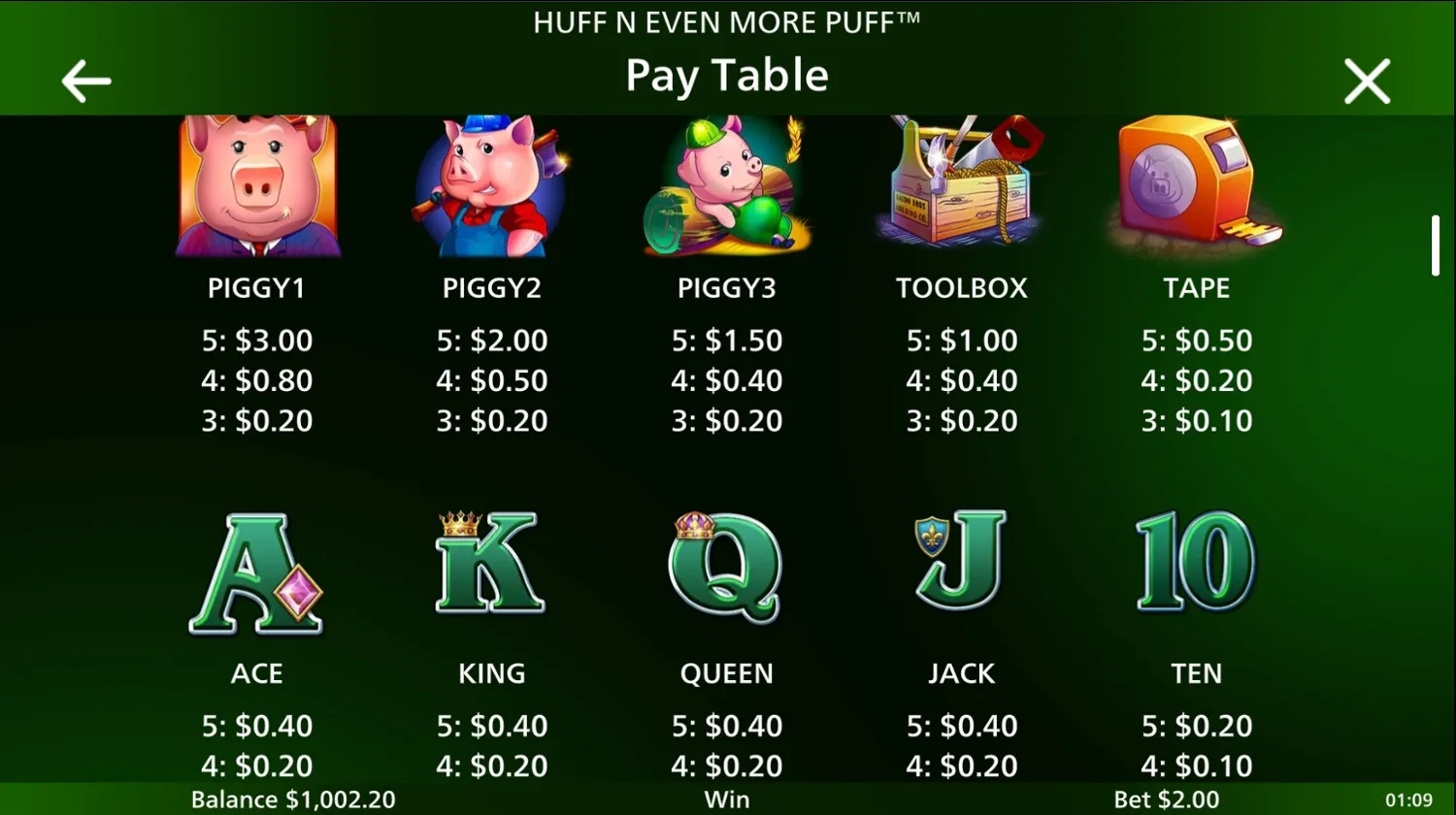Click the Balance $1,002.20 display
This screenshot has width=1456, height=815.
(294, 799)
